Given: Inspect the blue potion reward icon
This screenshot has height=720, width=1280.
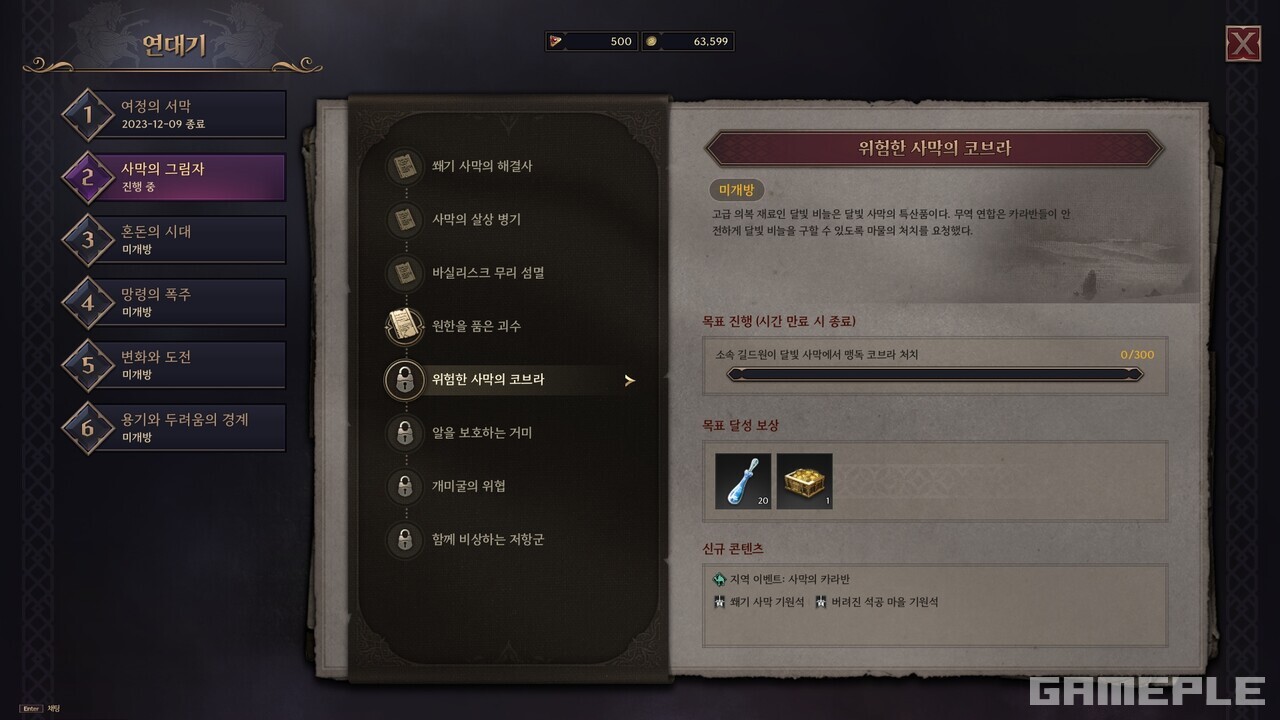Looking at the screenshot, I should 743,481.
